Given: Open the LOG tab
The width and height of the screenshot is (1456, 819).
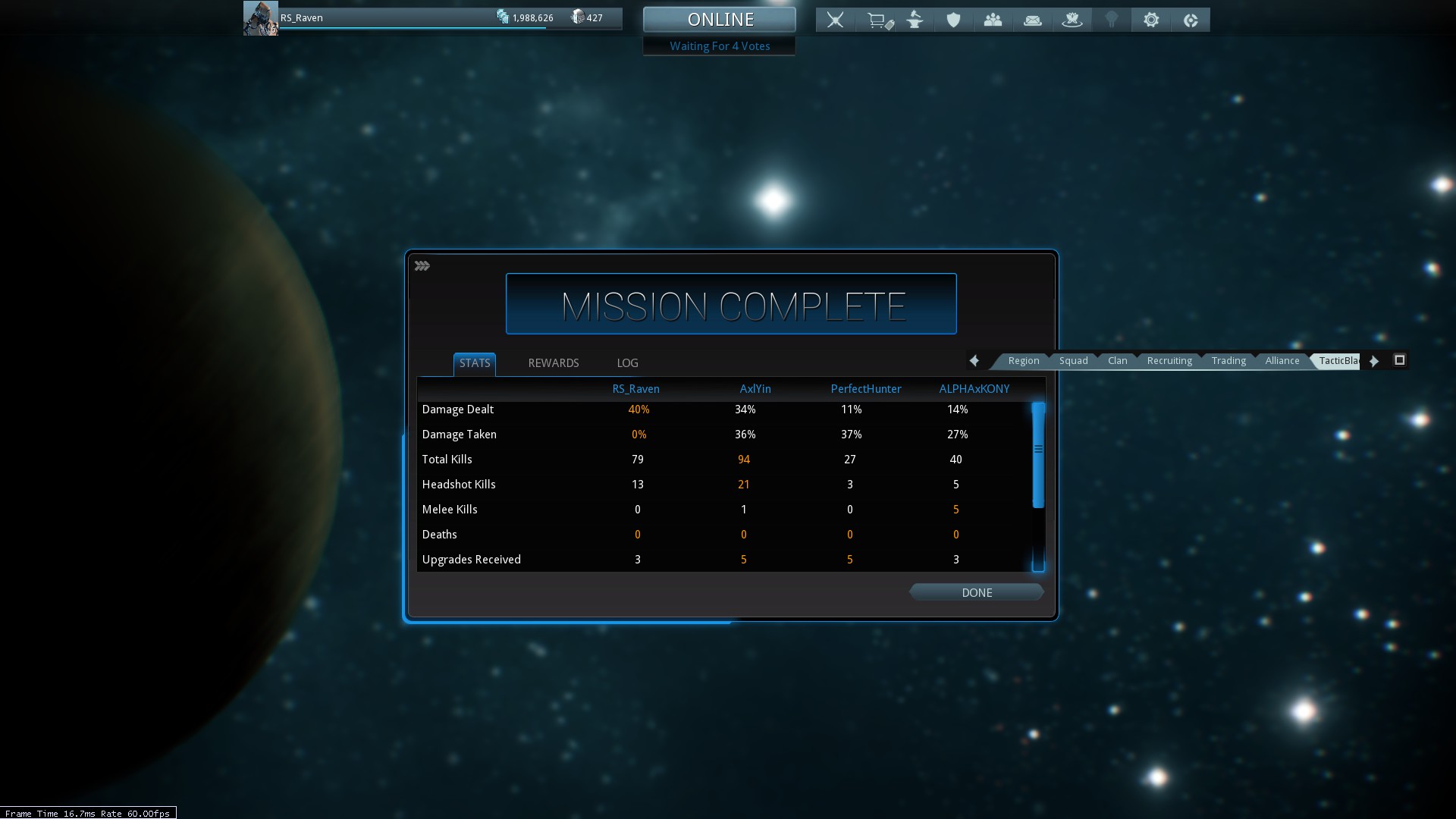Looking at the screenshot, I should [x=627, y=363].
